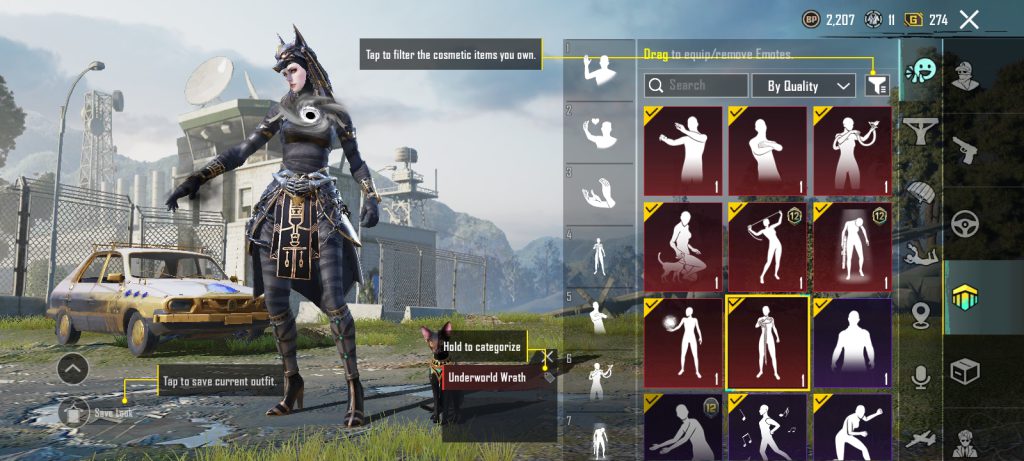This screenshot has height=461, width=1024.
Task: Select equipped emote slot 1 waving figure
Action: (599, 71)
